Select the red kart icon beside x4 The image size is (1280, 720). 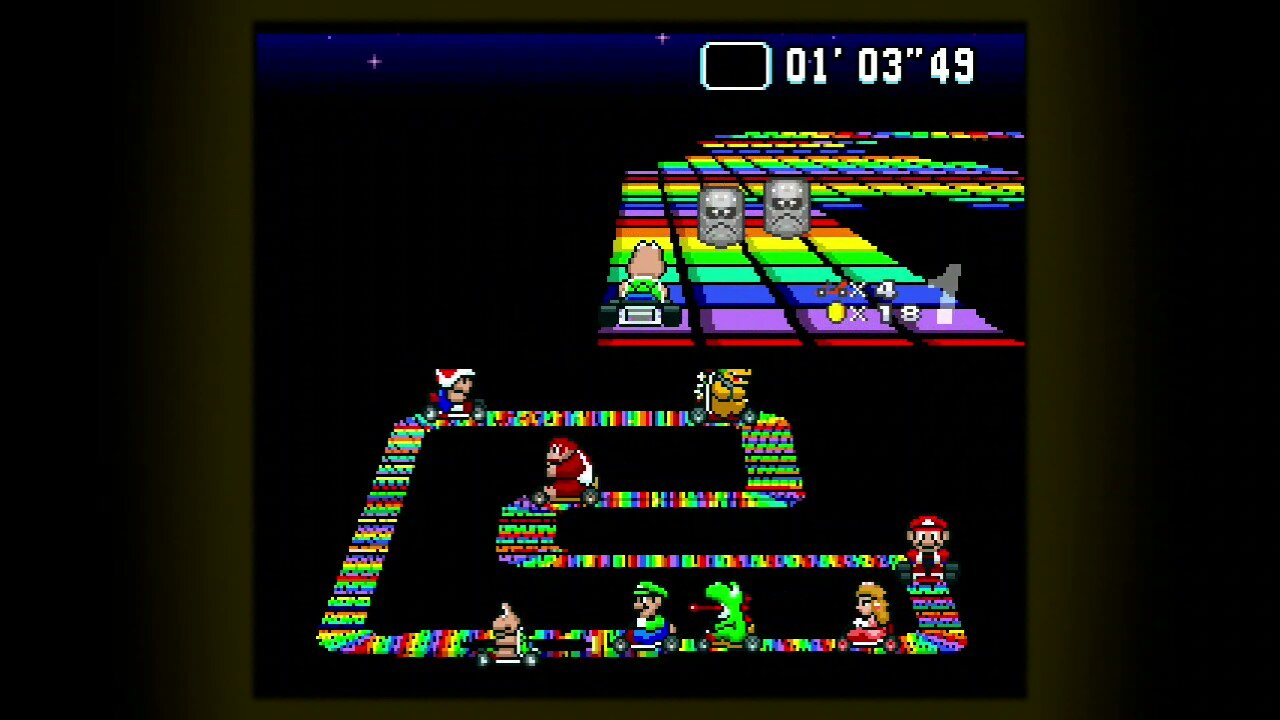coord(831,290)
